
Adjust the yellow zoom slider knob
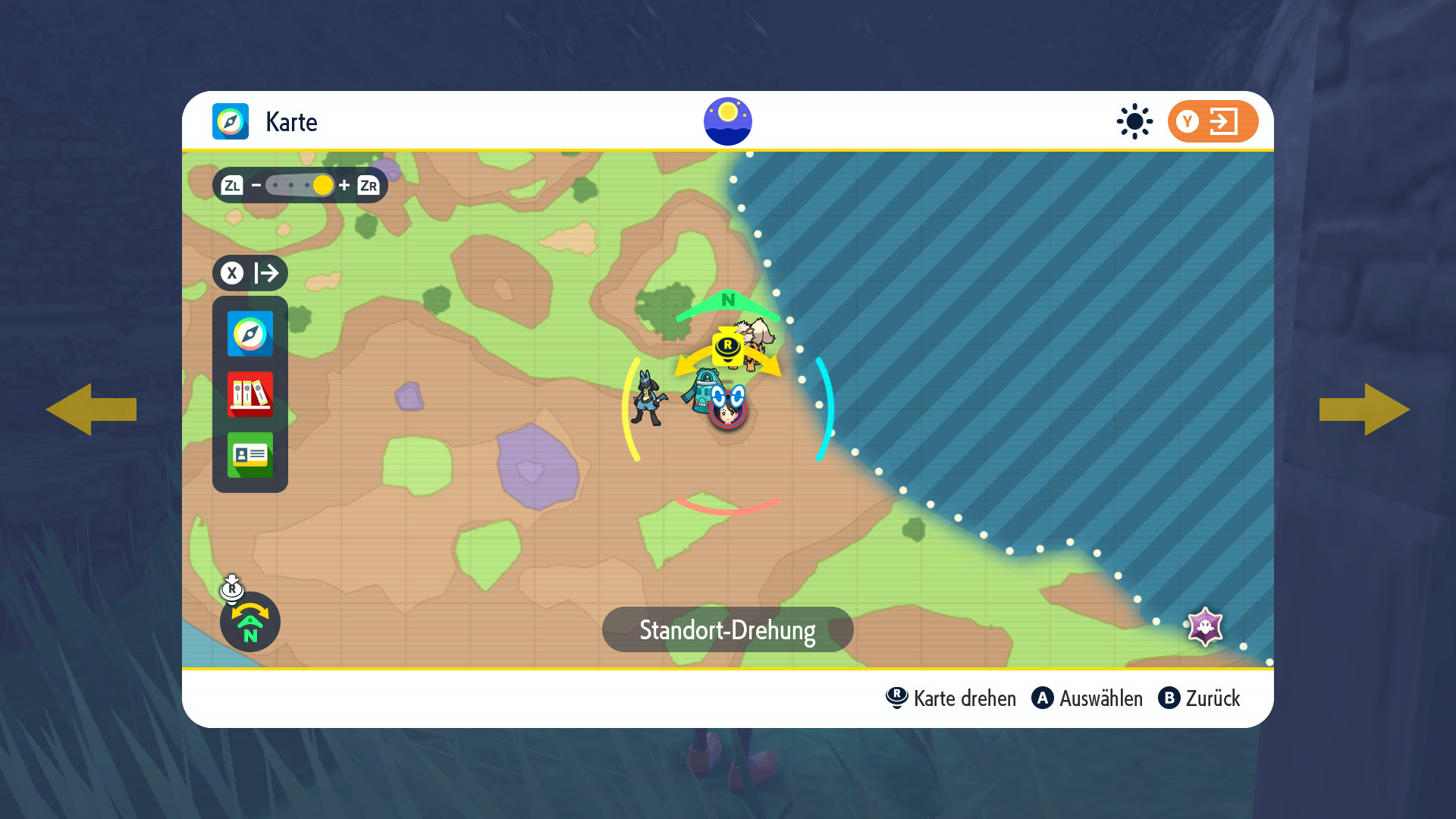point(323,185)
